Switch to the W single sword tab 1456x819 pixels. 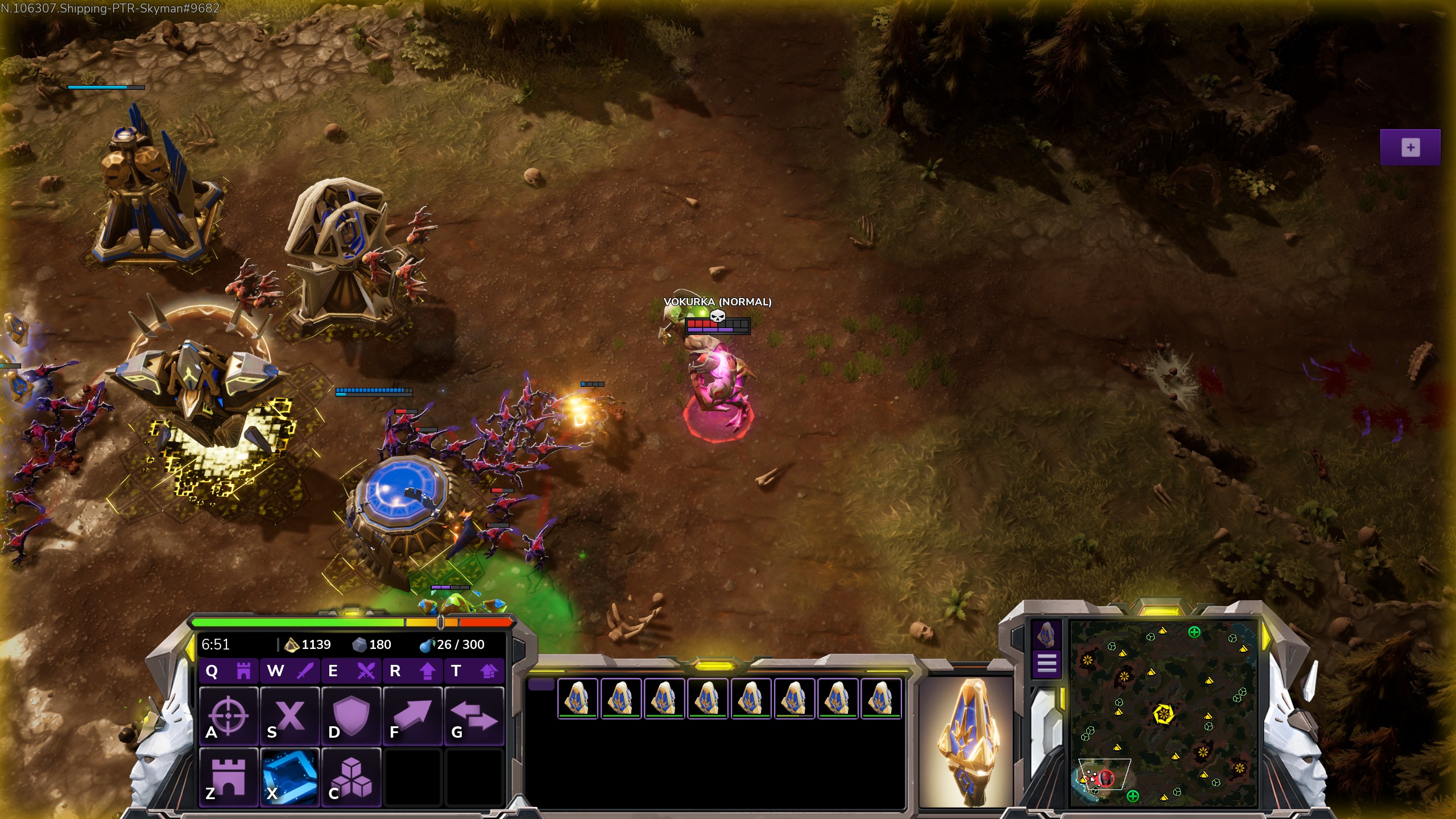tap(290, 671)
